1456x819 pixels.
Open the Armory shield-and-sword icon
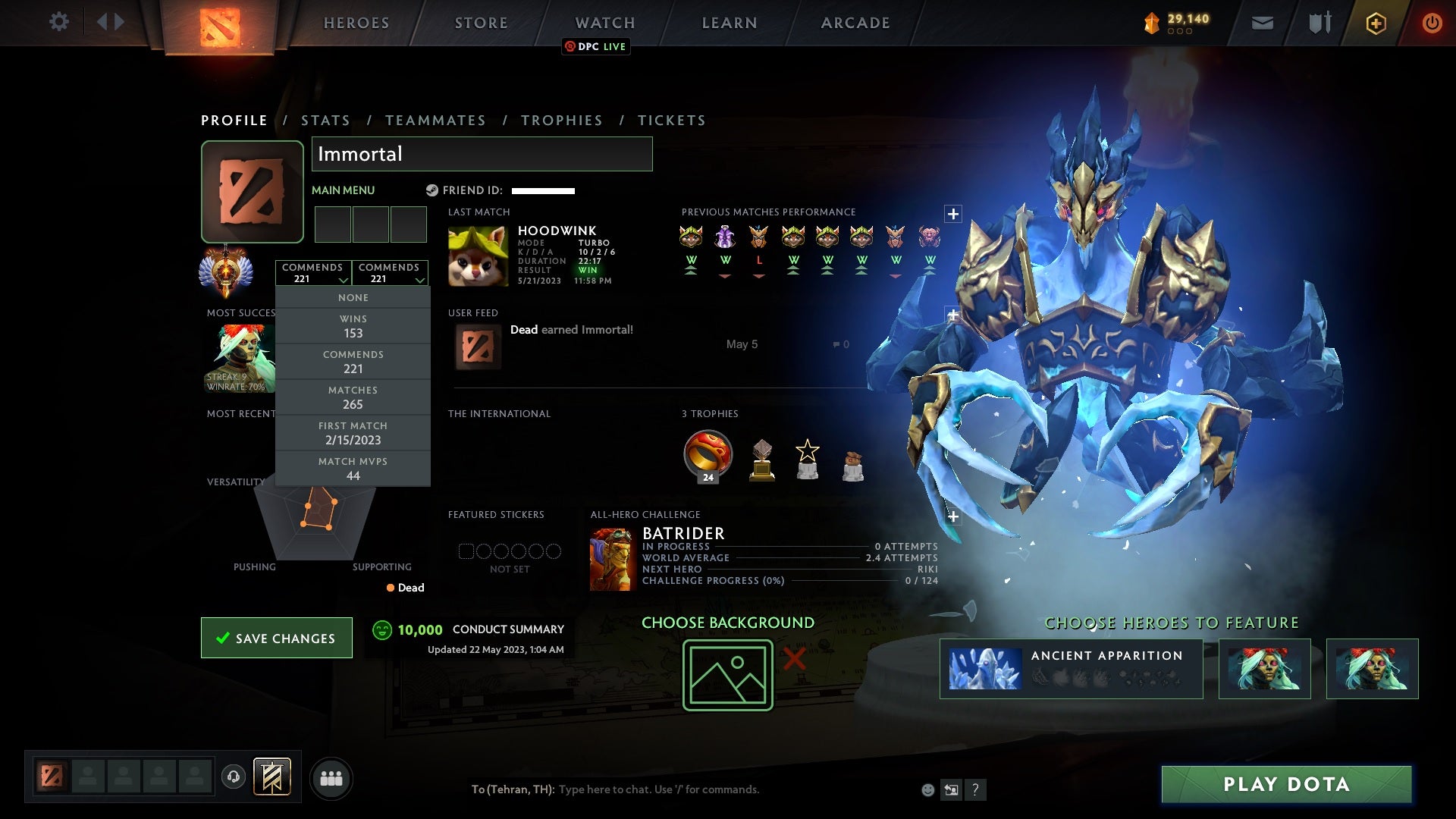1319,23
